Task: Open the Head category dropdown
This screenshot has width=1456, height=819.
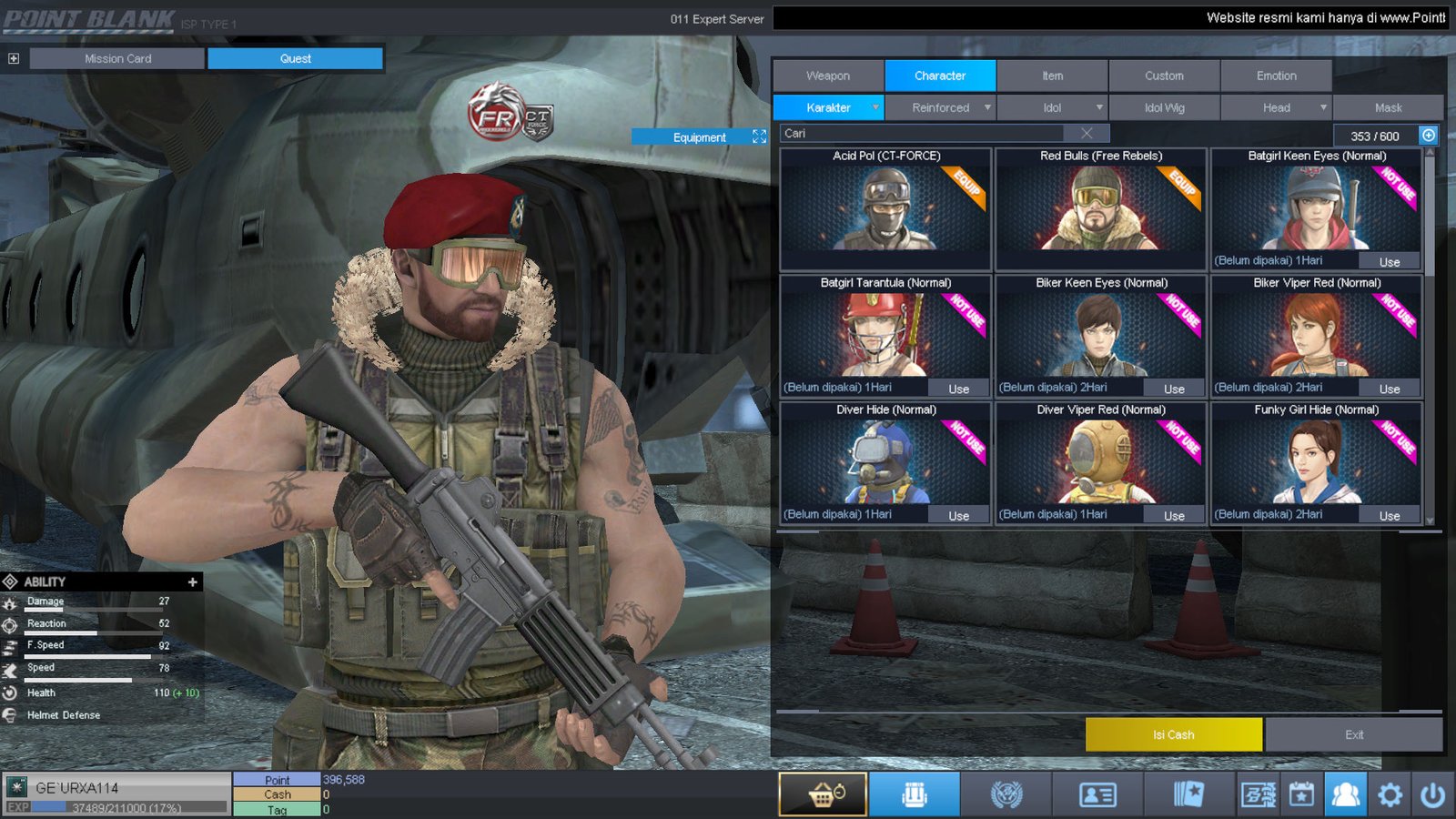Action: 1277,107
